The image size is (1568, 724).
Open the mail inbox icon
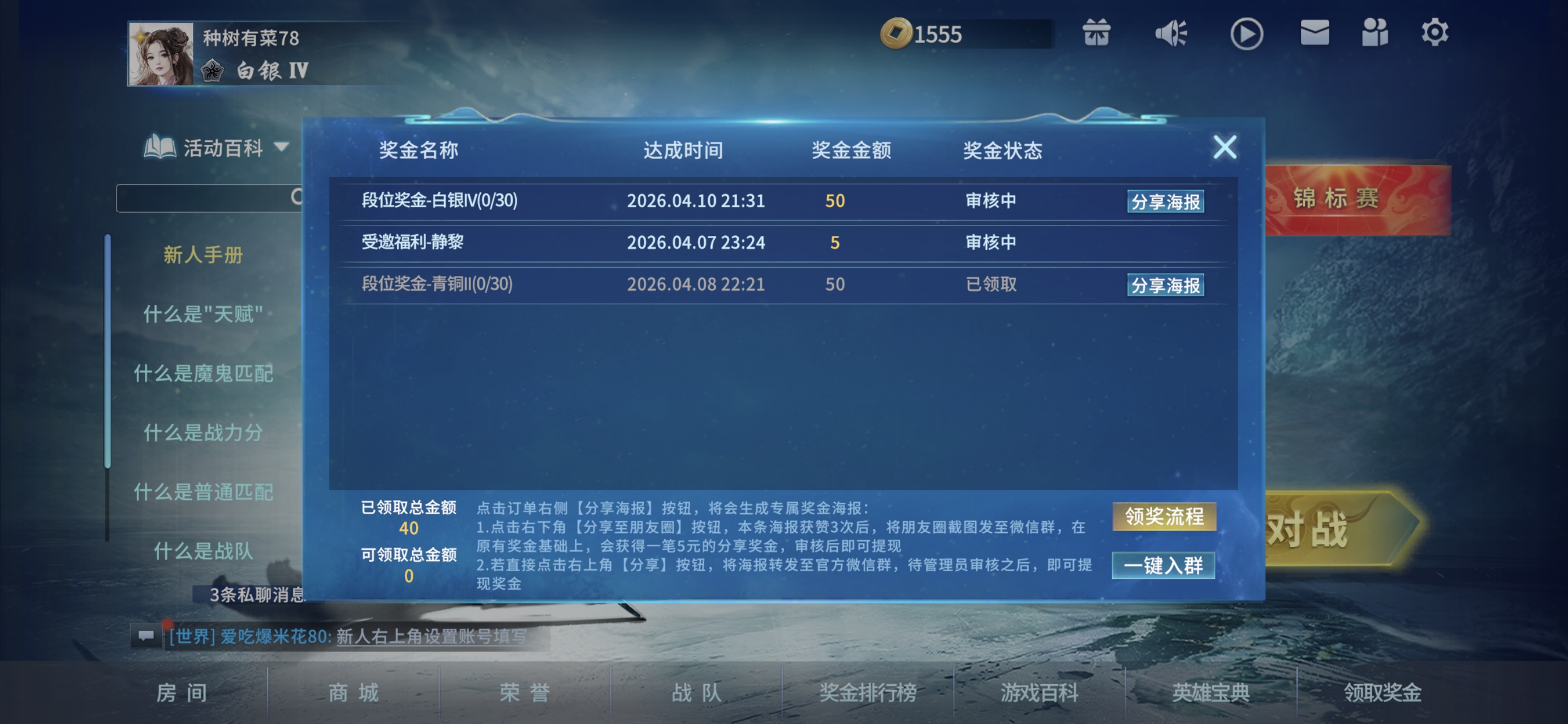pos(1315,33)
